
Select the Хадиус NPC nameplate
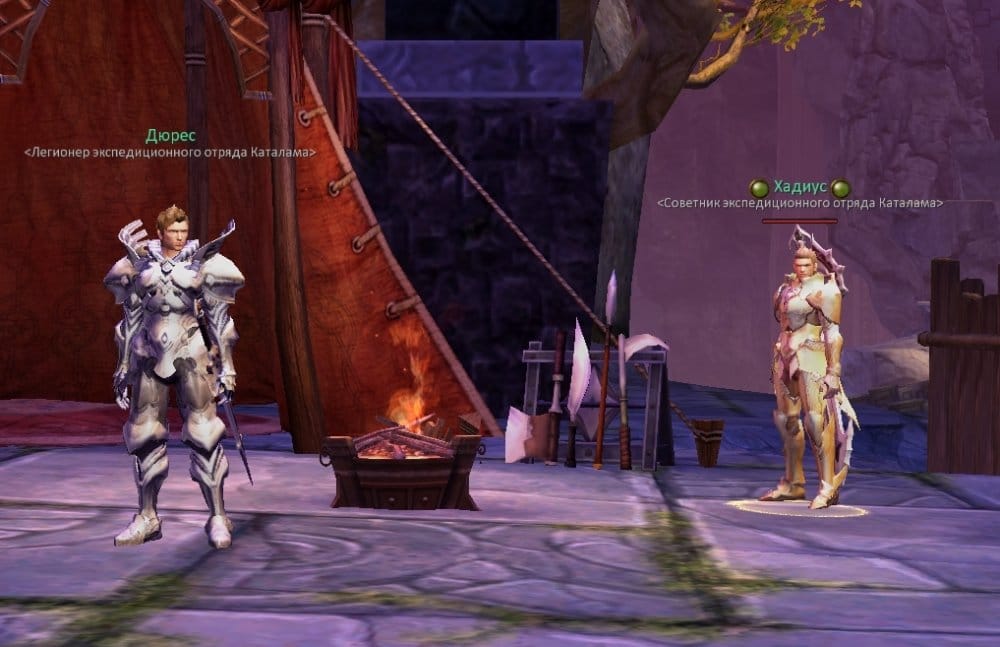click(x=799, y=188)
